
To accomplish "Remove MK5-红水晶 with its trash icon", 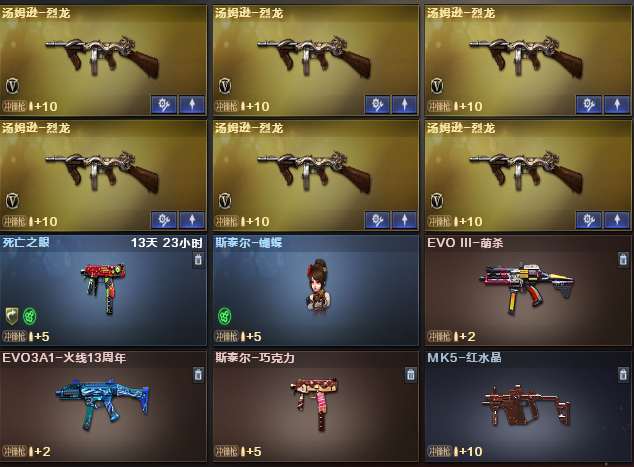I will click(622, 374).
